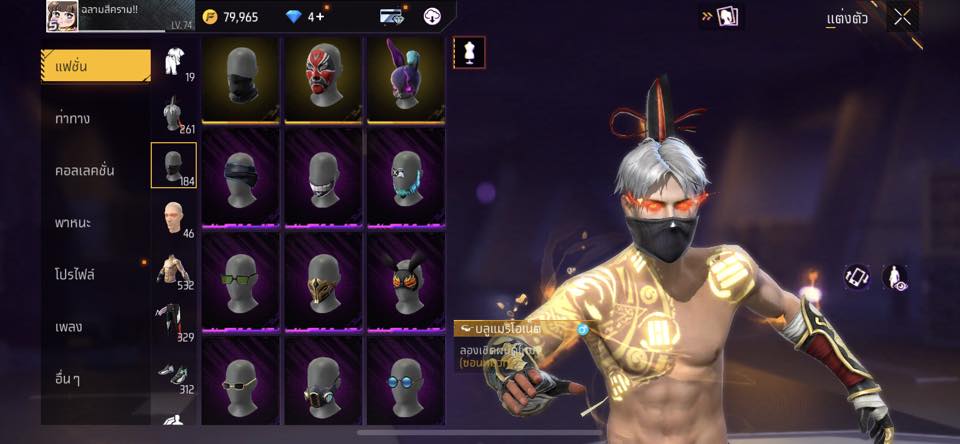This screenshot has height=444, width=960.
Task: Add diamonds with the plus button
Action: pyautogui.click(x=320, y=17)
